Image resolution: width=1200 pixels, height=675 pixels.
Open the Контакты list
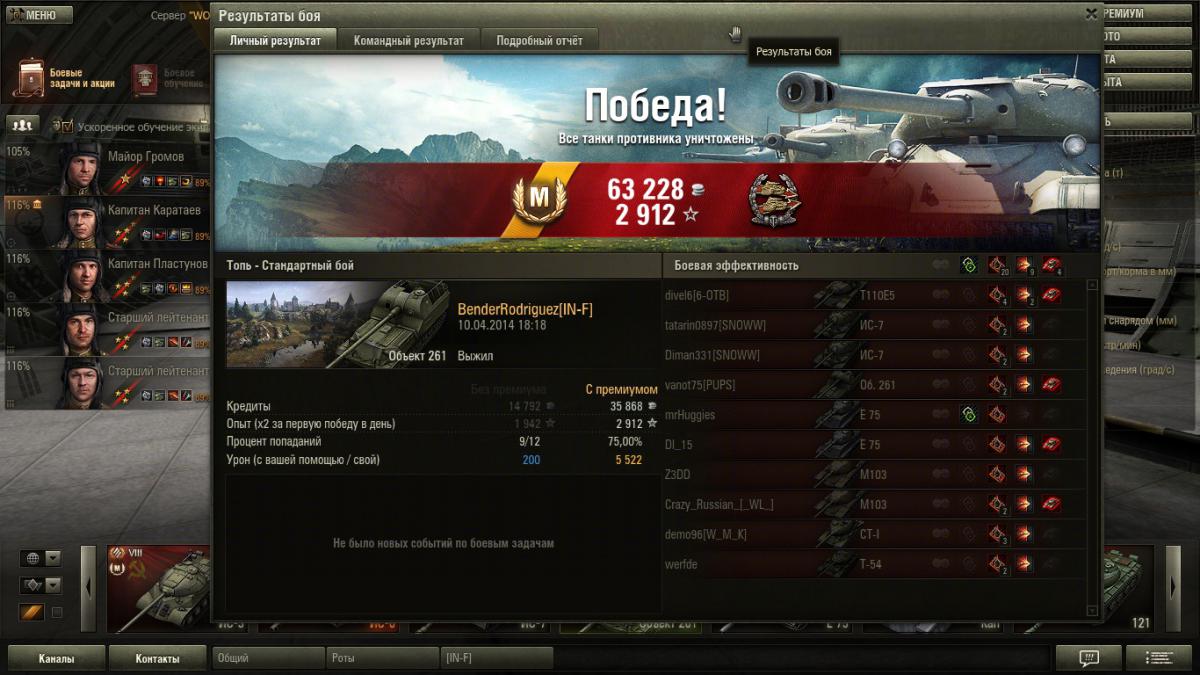pos(157,659)
